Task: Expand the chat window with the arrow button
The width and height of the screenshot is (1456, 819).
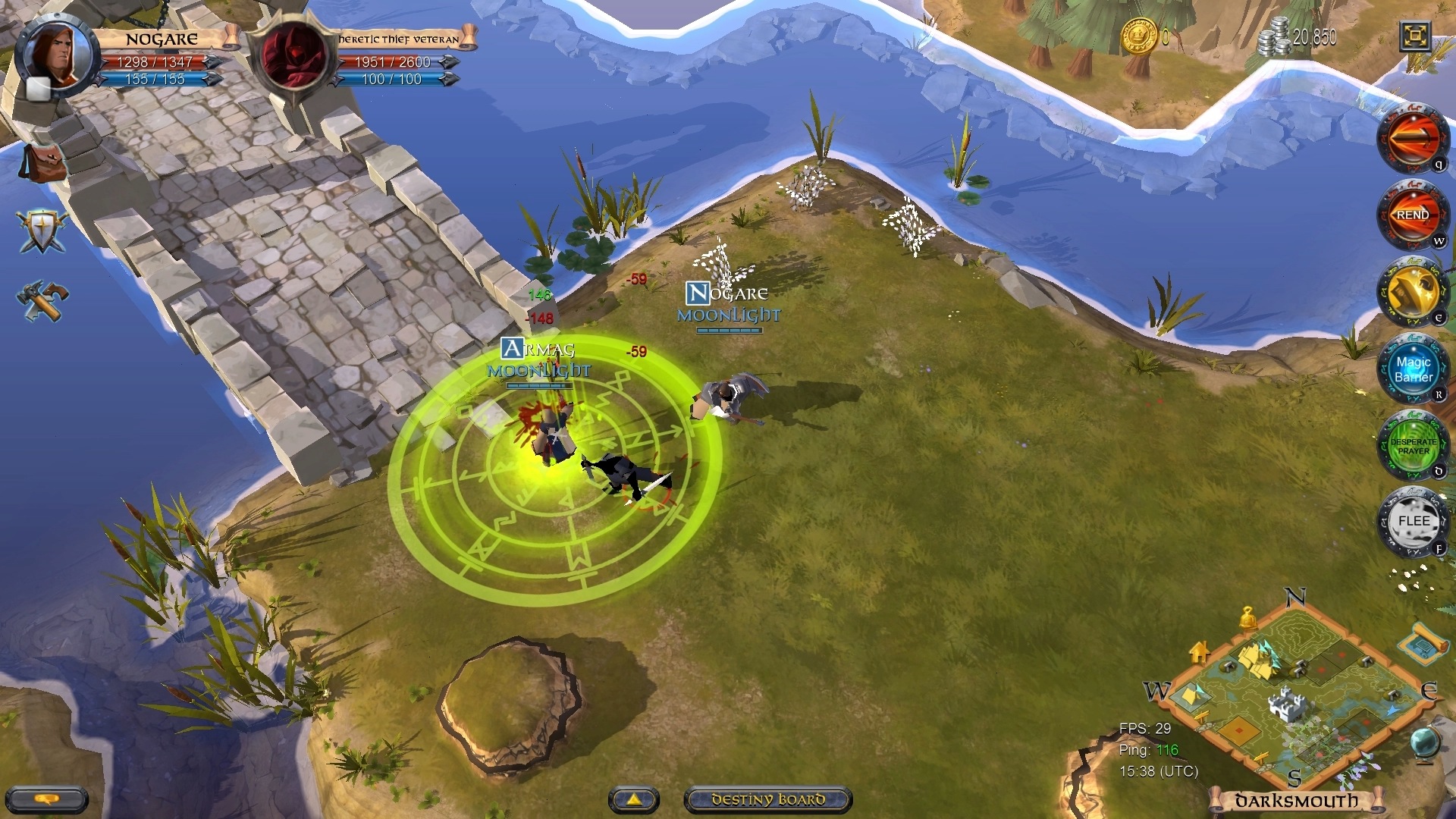Action: (x=635, y=800)
